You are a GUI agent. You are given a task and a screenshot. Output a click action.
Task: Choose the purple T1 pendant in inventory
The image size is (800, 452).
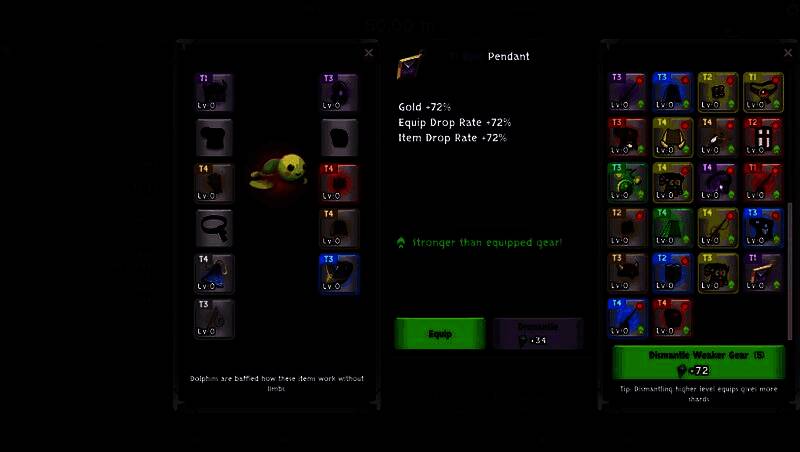(763, 272)
